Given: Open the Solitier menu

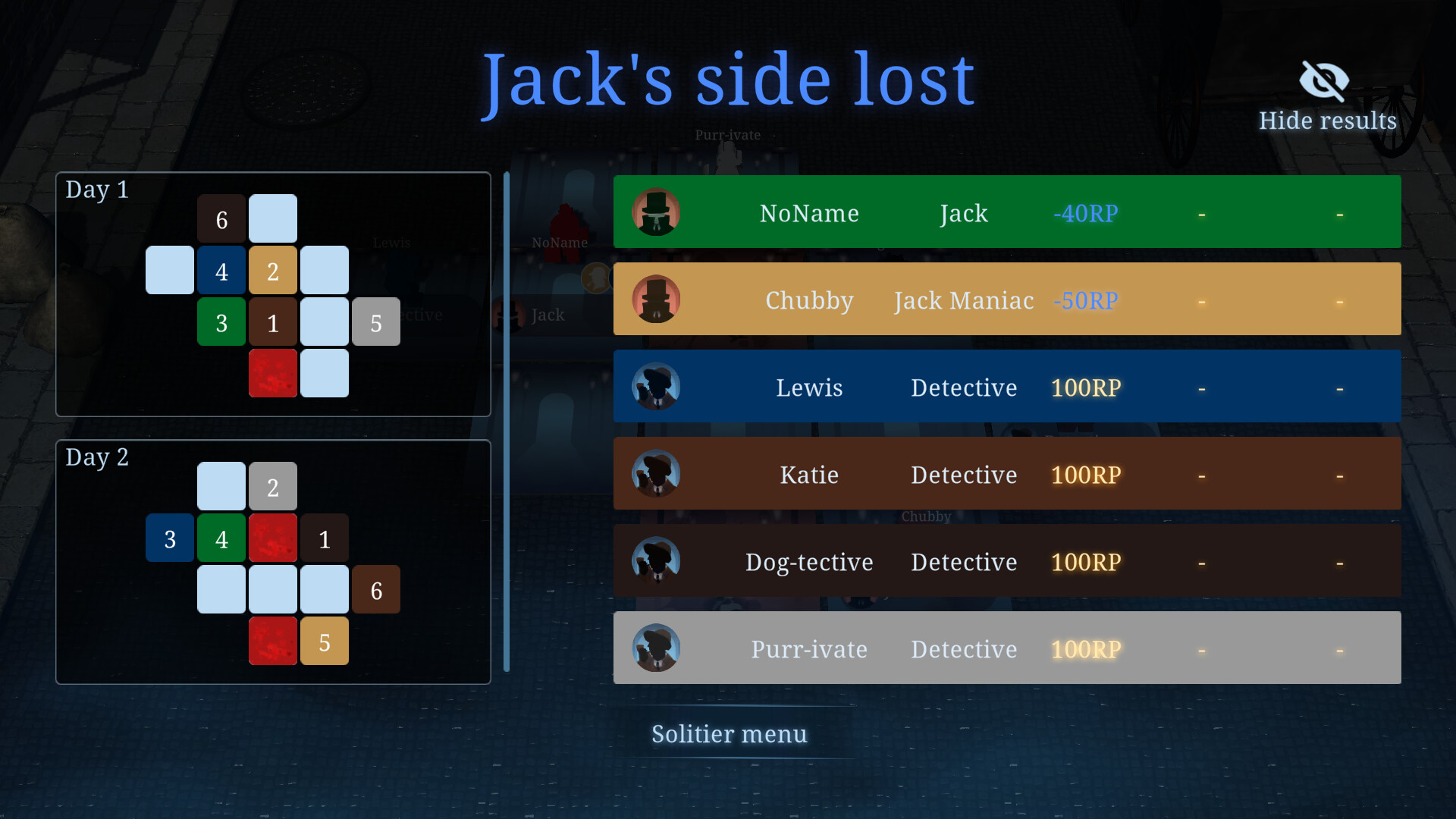Looking at the screenshot, I should pos(729,733).
